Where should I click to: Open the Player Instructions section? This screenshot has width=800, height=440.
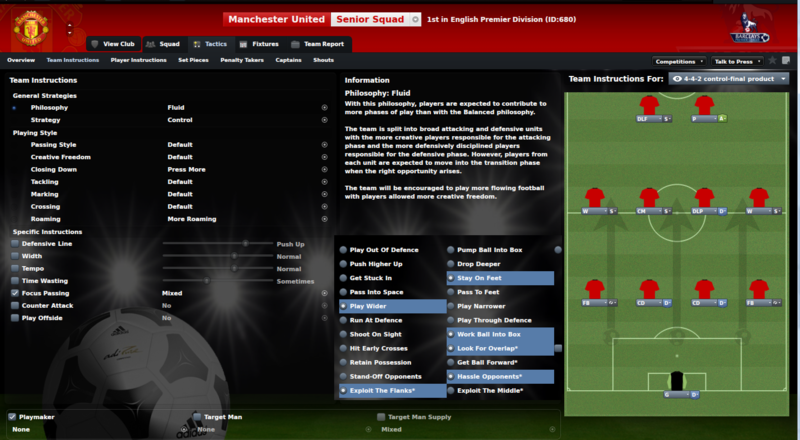pos(138,60)
